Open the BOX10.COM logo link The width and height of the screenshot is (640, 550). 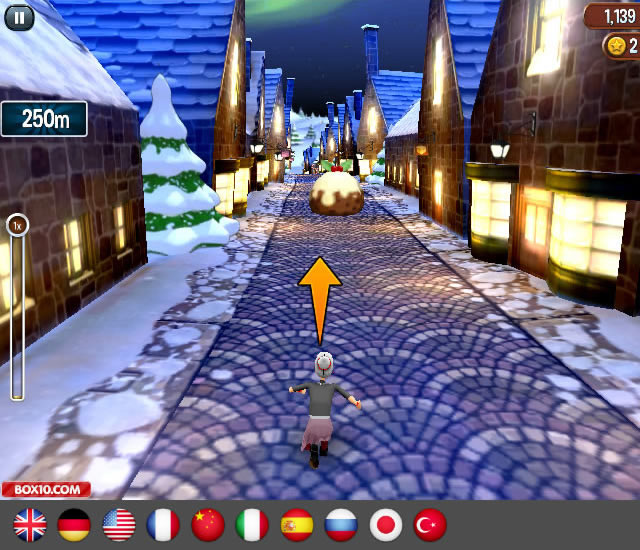click(46, 490)
